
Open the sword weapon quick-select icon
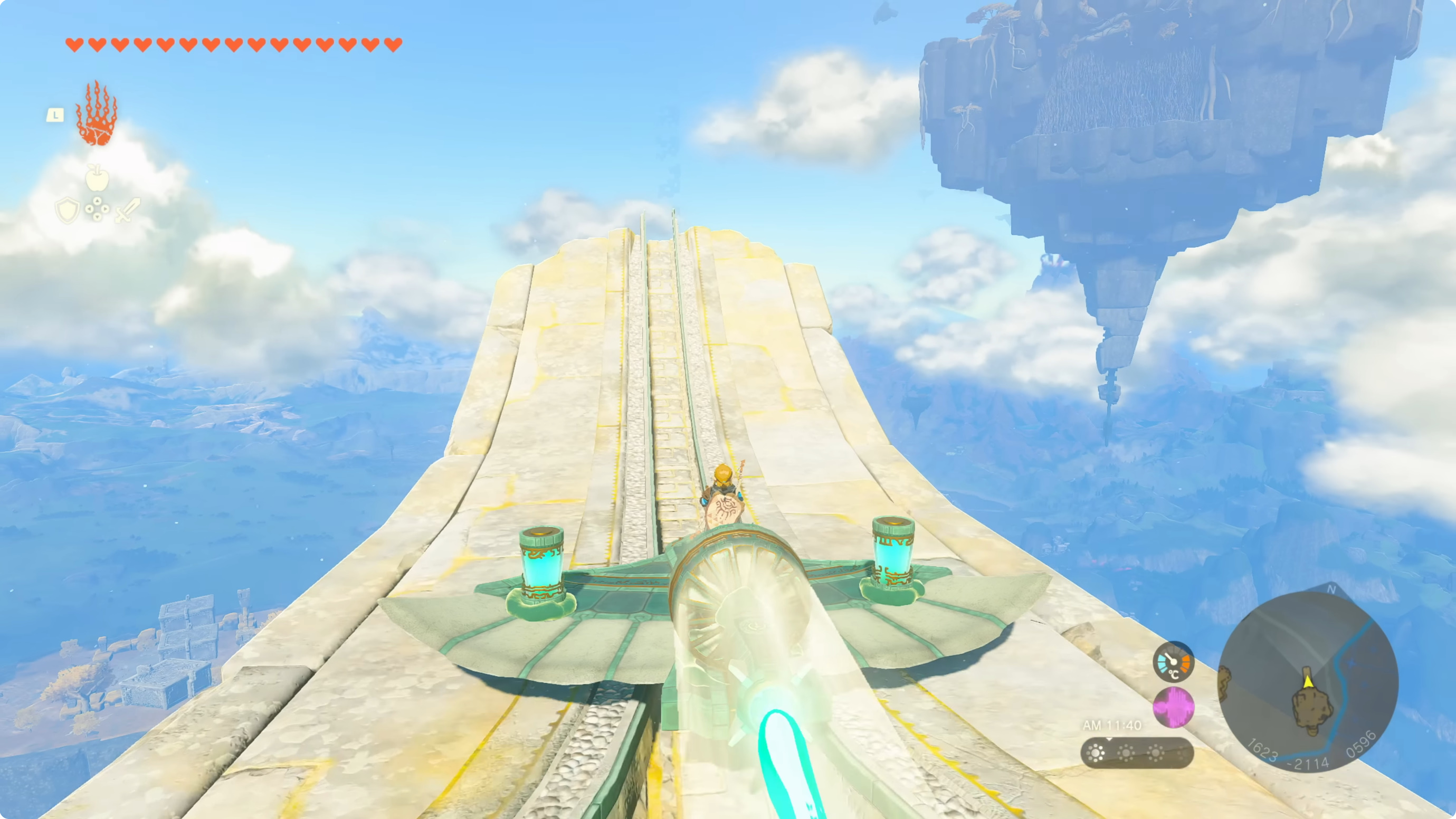point(127,210)
